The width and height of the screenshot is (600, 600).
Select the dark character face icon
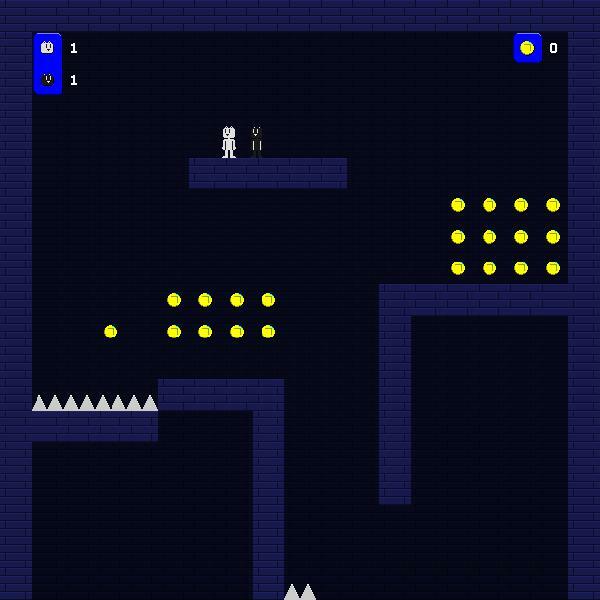47,79
